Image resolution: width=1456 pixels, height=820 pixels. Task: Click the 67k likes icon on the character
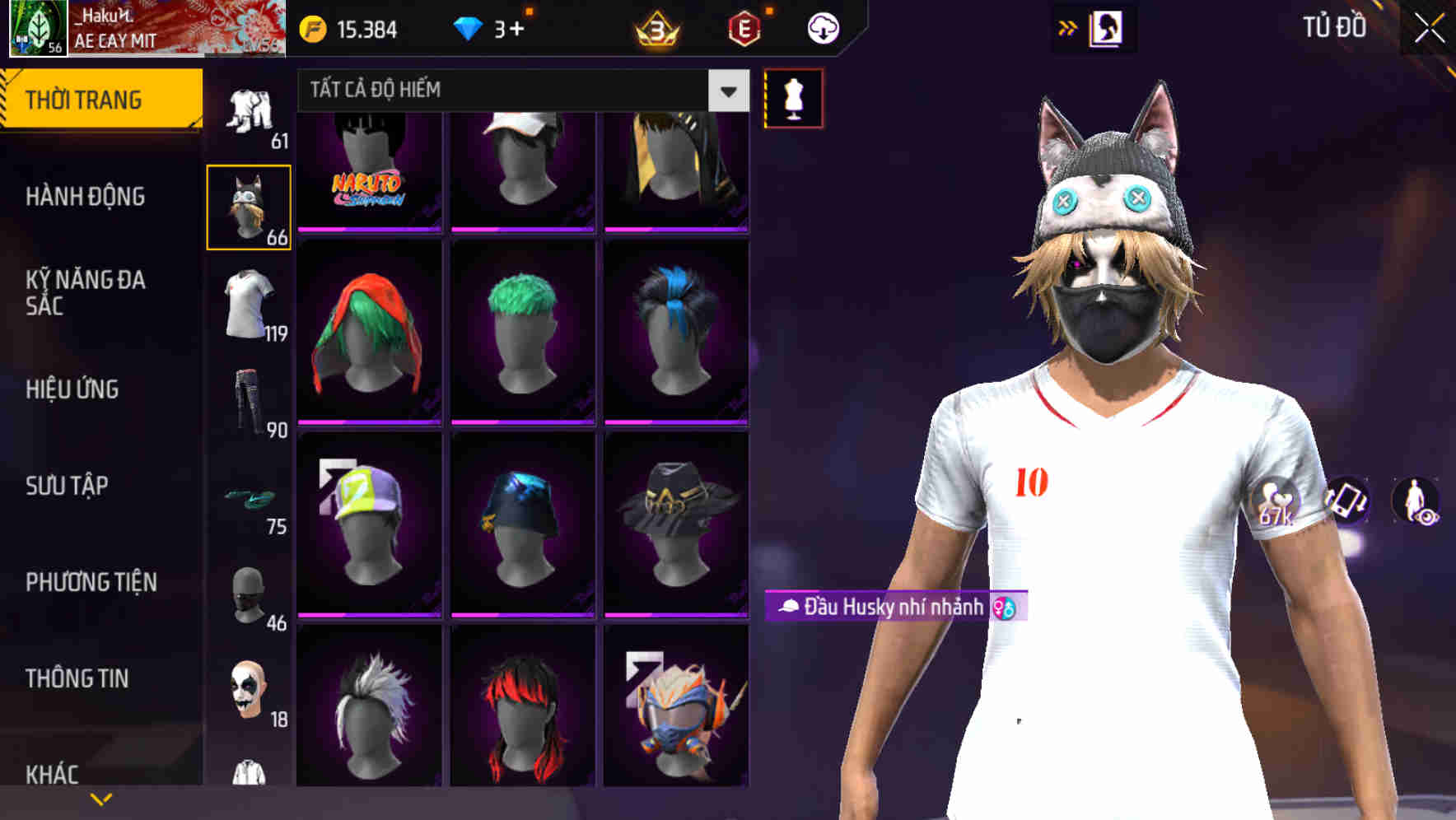pyautogui.click(x=1277, y=502)
